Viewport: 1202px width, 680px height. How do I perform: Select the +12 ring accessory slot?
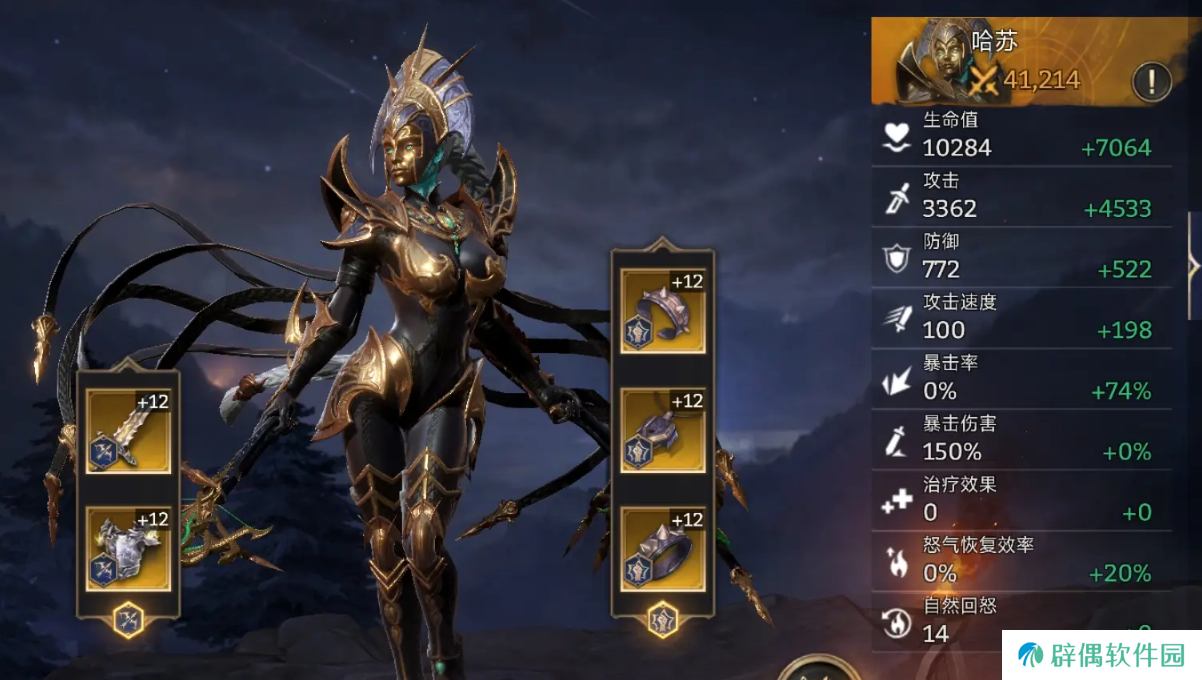coord(662,549)
